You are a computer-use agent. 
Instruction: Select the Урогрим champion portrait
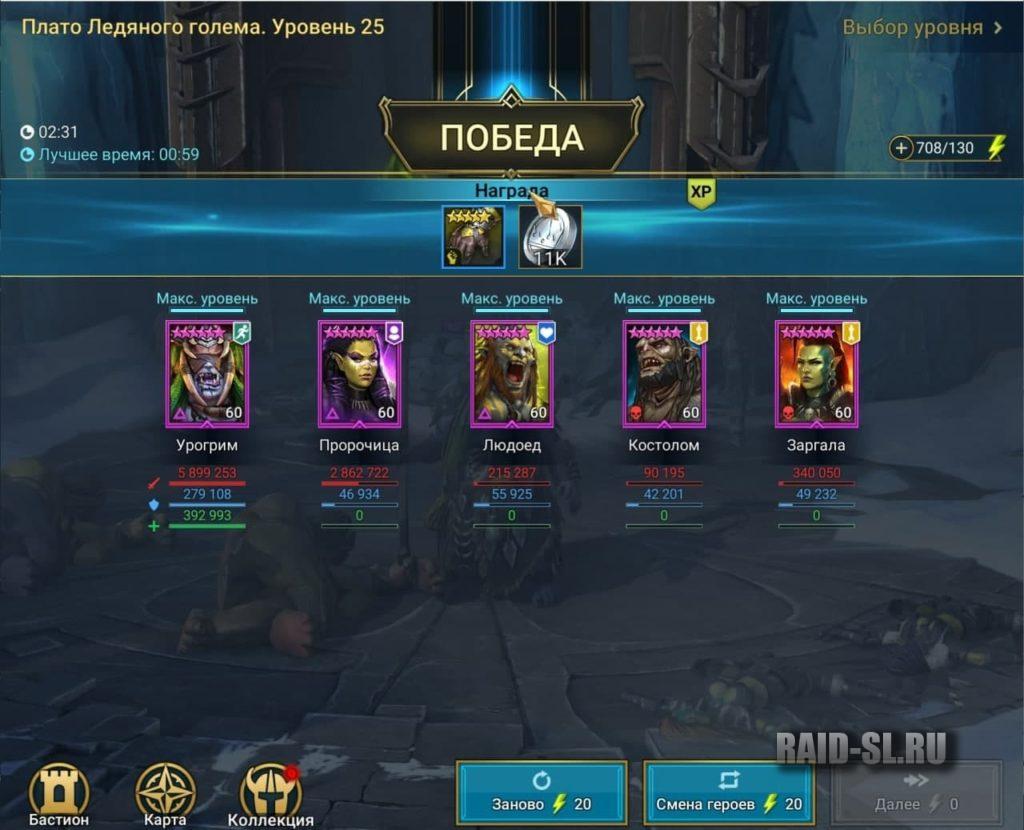(x=207, y=374)
